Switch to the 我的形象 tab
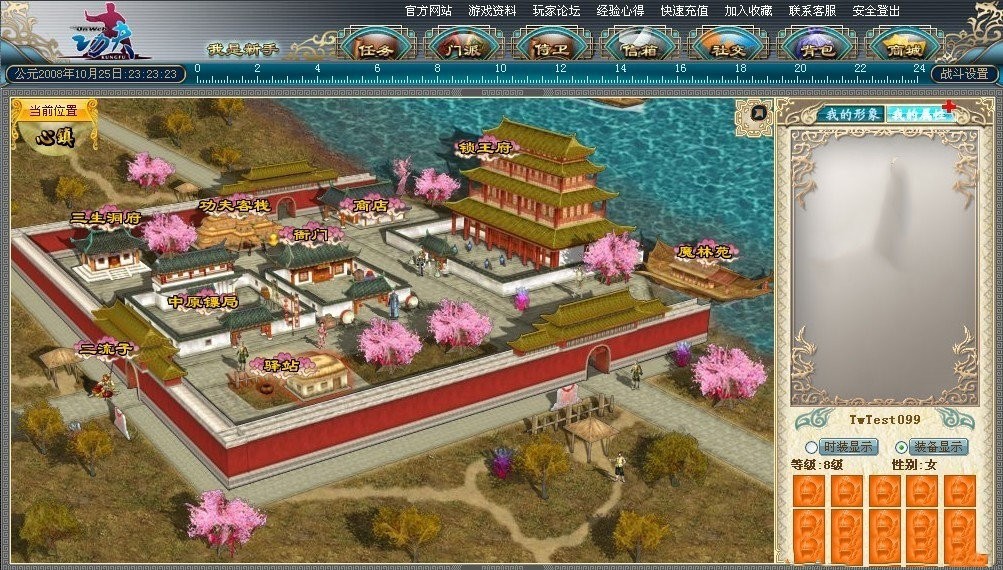Viewport: 1003px width, 570px height. (x=851, y=114)
